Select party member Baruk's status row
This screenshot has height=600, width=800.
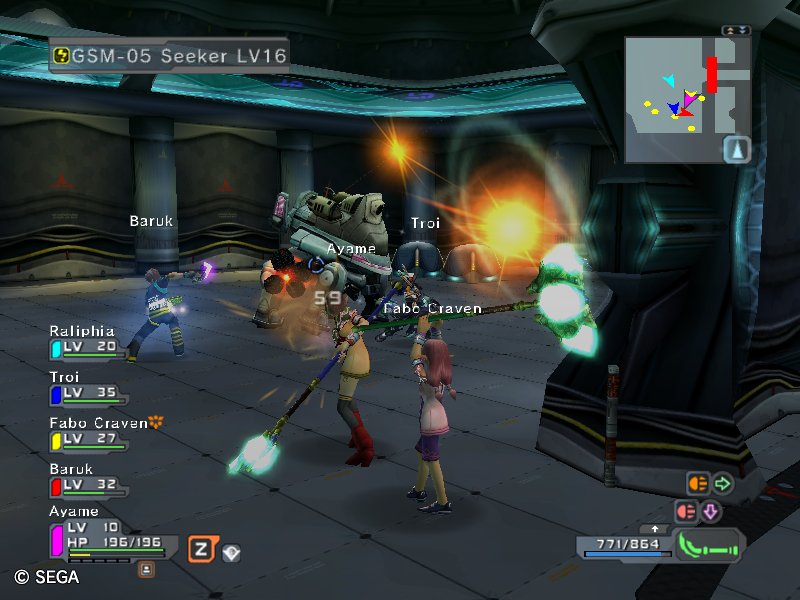[88, 479]
